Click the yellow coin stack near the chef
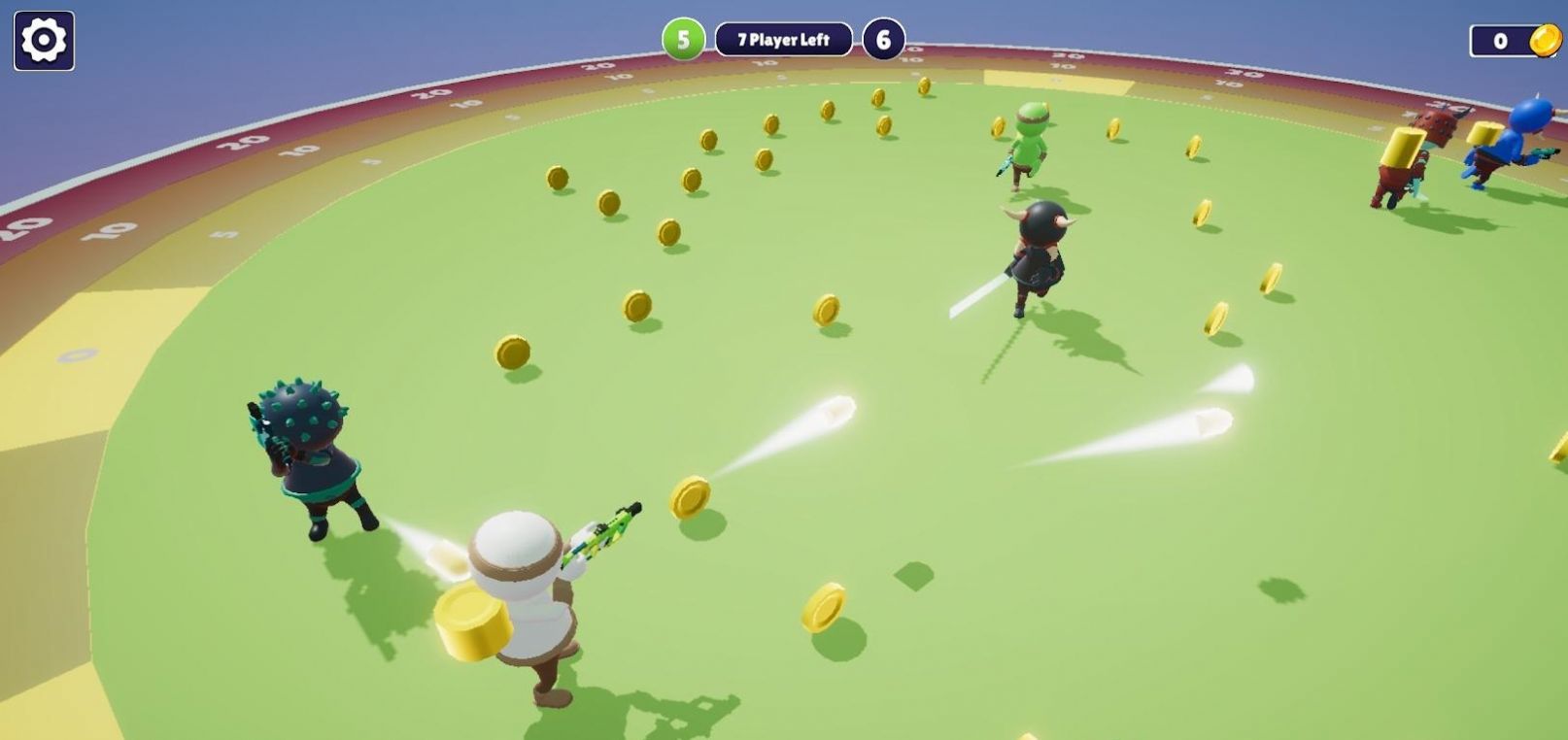This screenshot has width=1568, height=740. (473, 622)
